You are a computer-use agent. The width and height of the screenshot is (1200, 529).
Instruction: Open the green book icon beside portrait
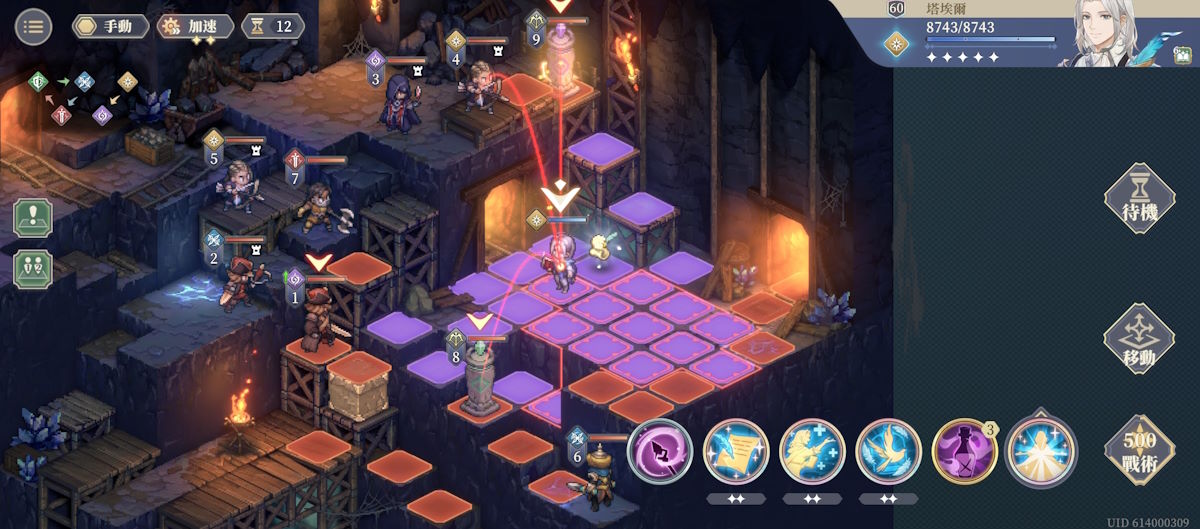1182,55
